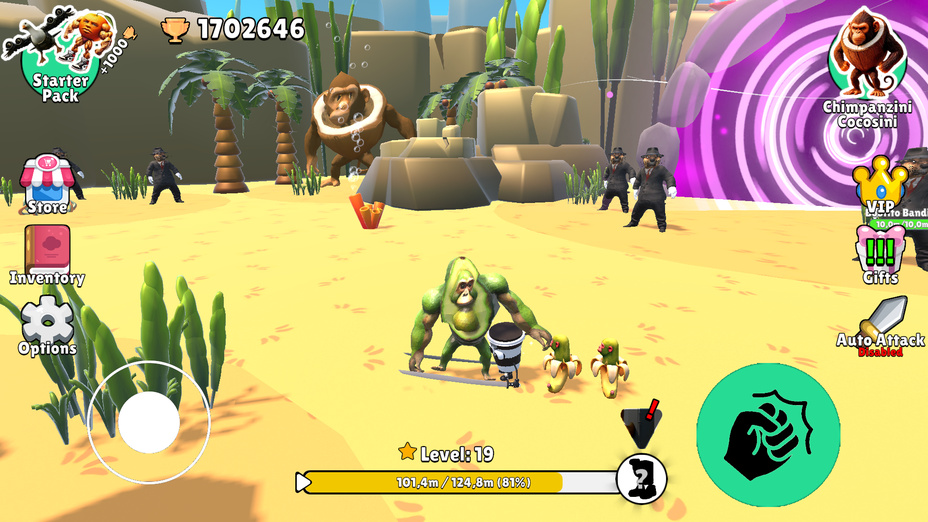Viewport: 928px width, 522px height.
Task: Click the question mark character icon
Action: coord(641,478)
